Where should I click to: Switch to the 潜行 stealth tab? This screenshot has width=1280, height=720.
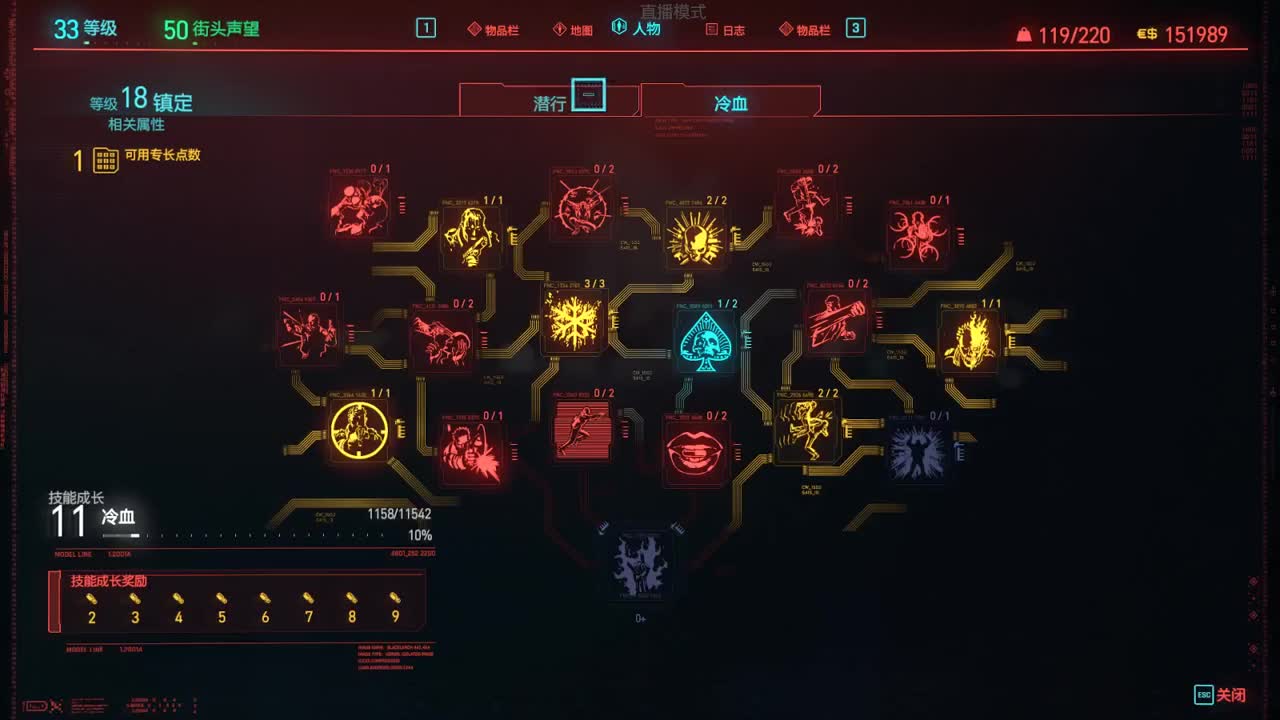pyautogui.click(x=548, y=100)
